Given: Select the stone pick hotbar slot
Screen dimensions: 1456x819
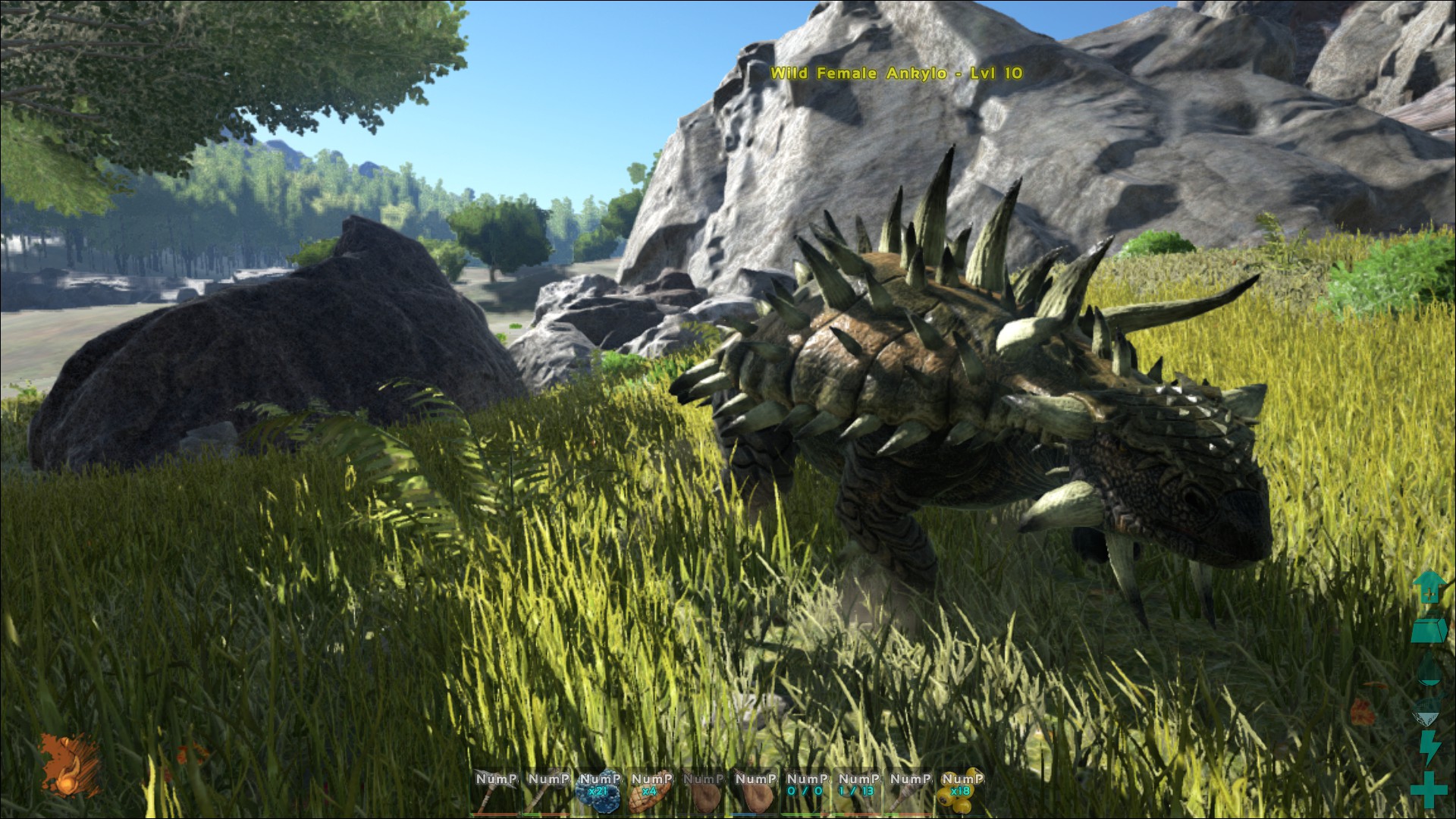Looking at the screenshot, I should pos(497,792).
